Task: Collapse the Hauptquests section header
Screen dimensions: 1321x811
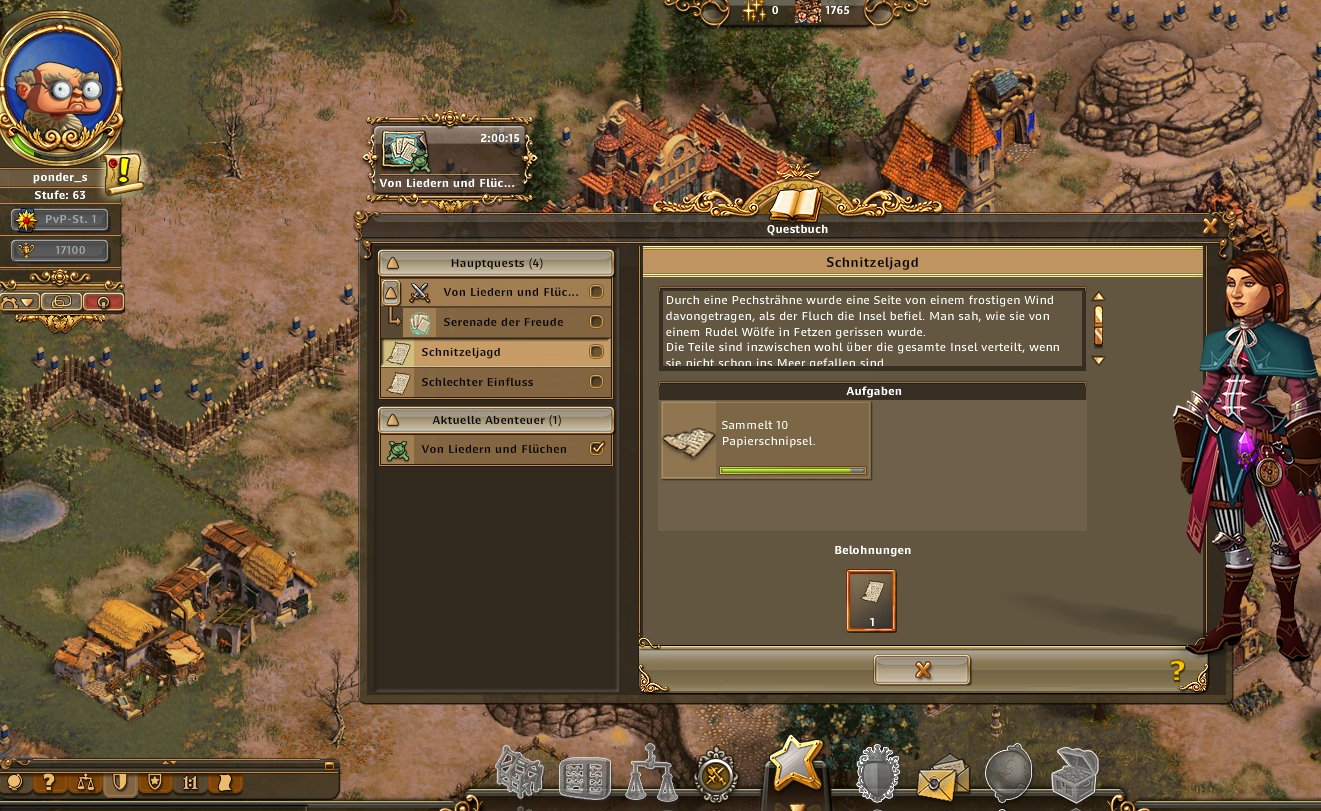Action: [495, 263]
